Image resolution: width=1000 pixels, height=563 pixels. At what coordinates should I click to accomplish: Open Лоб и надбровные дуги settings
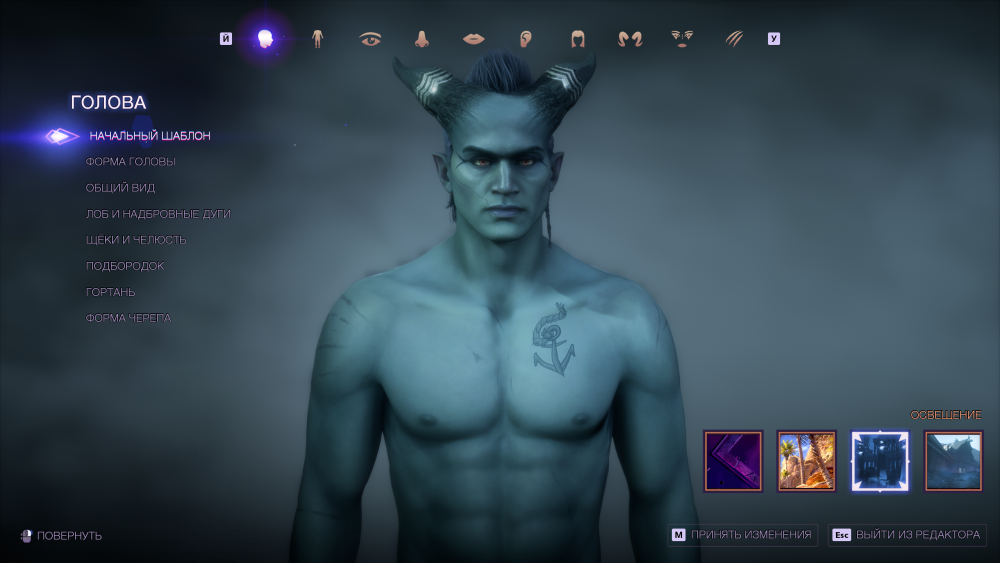click(158, 214)
